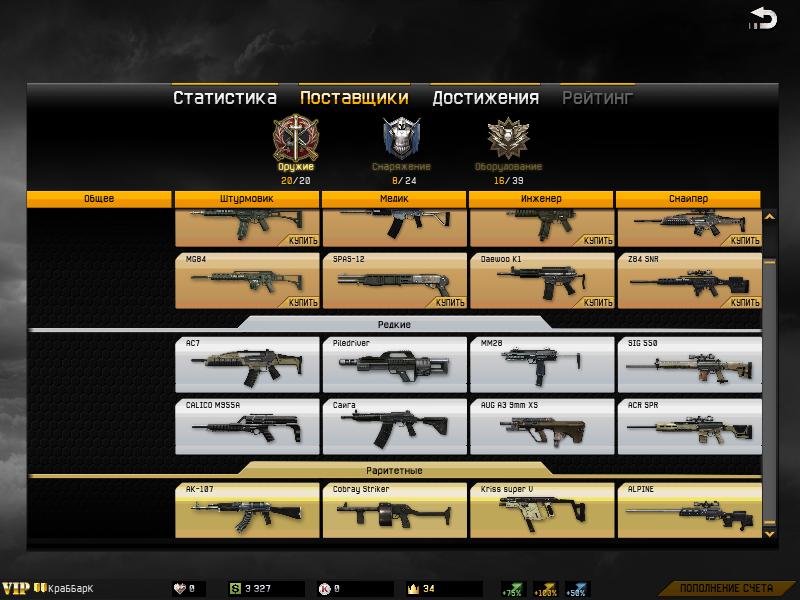Buy the SPAS-12 shotgun

(x=450, y=301)
